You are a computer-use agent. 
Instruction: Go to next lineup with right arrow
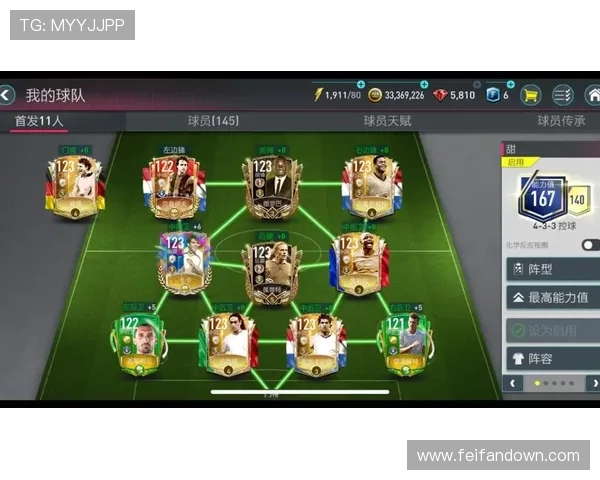coord(592,383)
